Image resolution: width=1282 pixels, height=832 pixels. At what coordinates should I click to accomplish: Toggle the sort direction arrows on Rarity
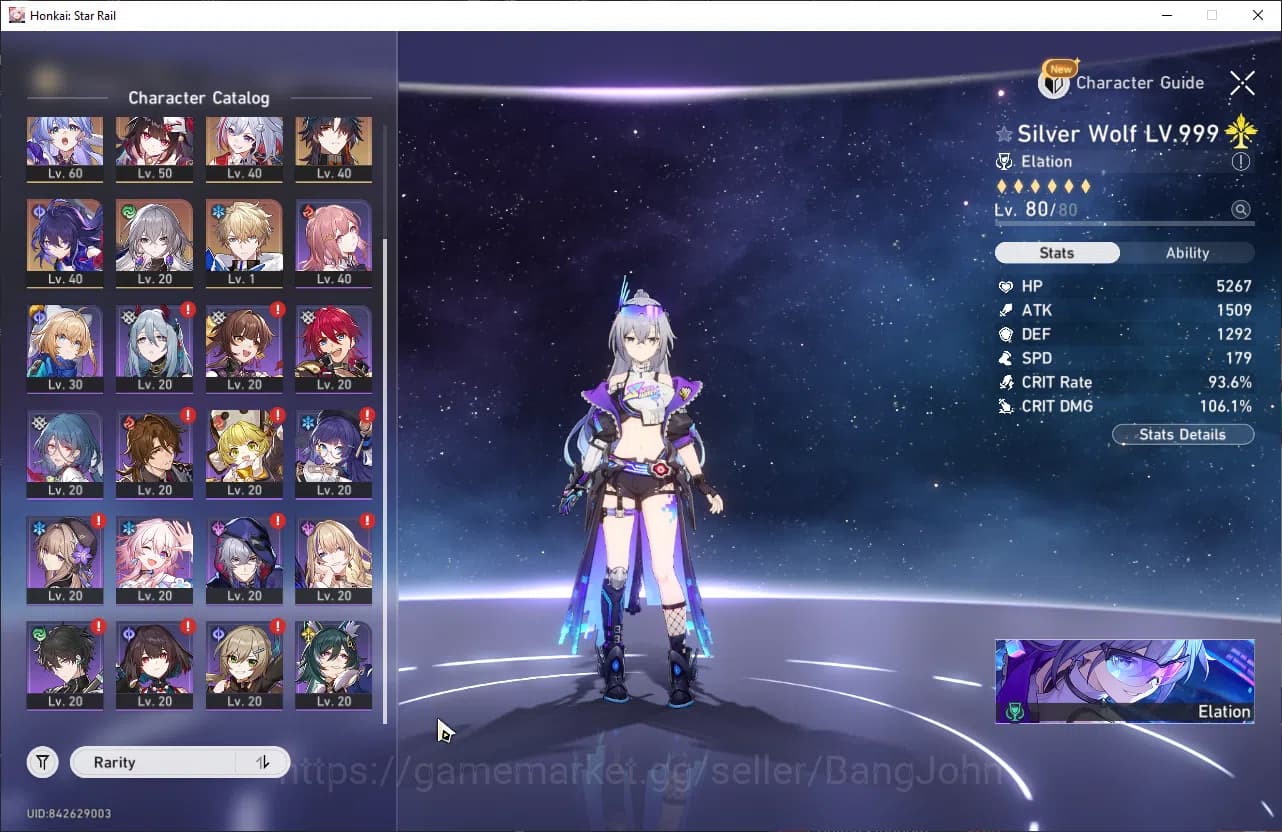click(x=262, y=762)
